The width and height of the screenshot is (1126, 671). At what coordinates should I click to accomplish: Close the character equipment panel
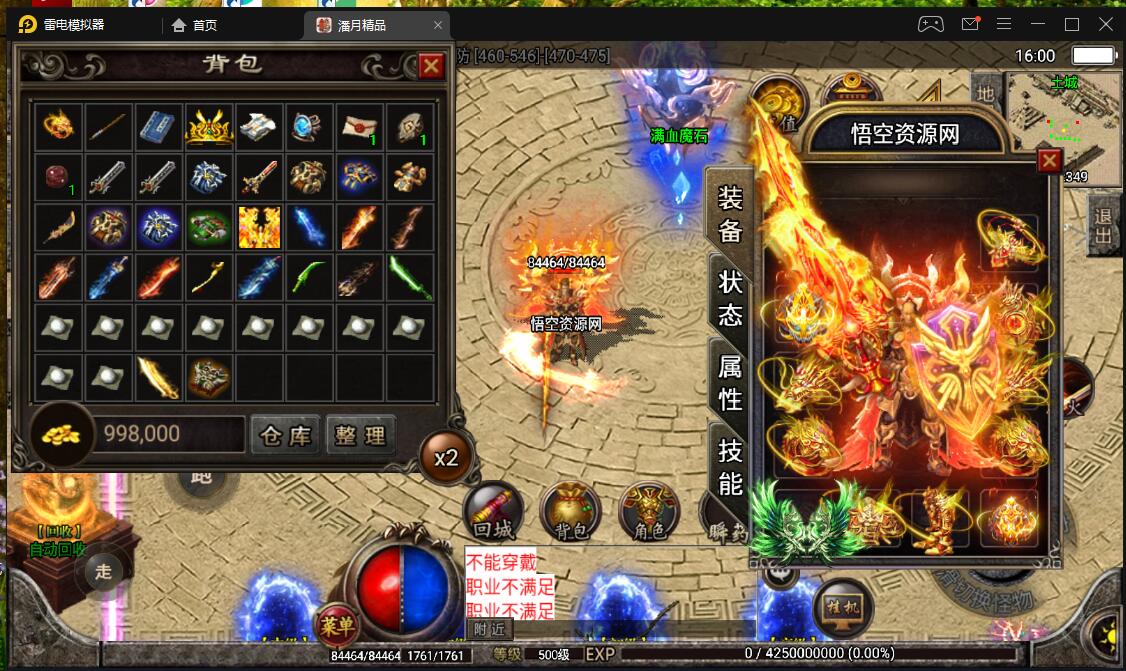click(1049, 160)
